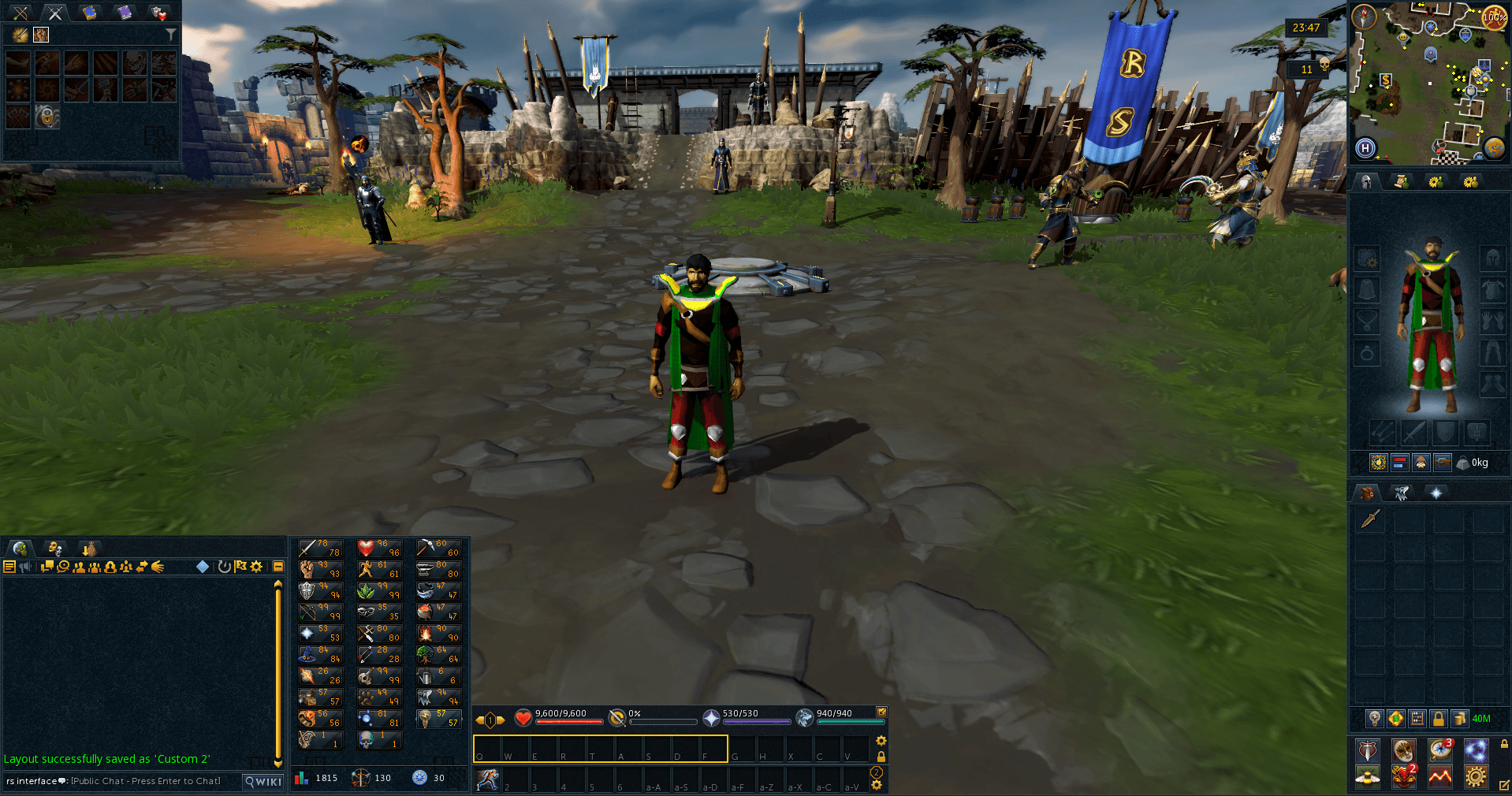Switch to the crossed swords Melee abilities tab

click(x=55, y=13)
